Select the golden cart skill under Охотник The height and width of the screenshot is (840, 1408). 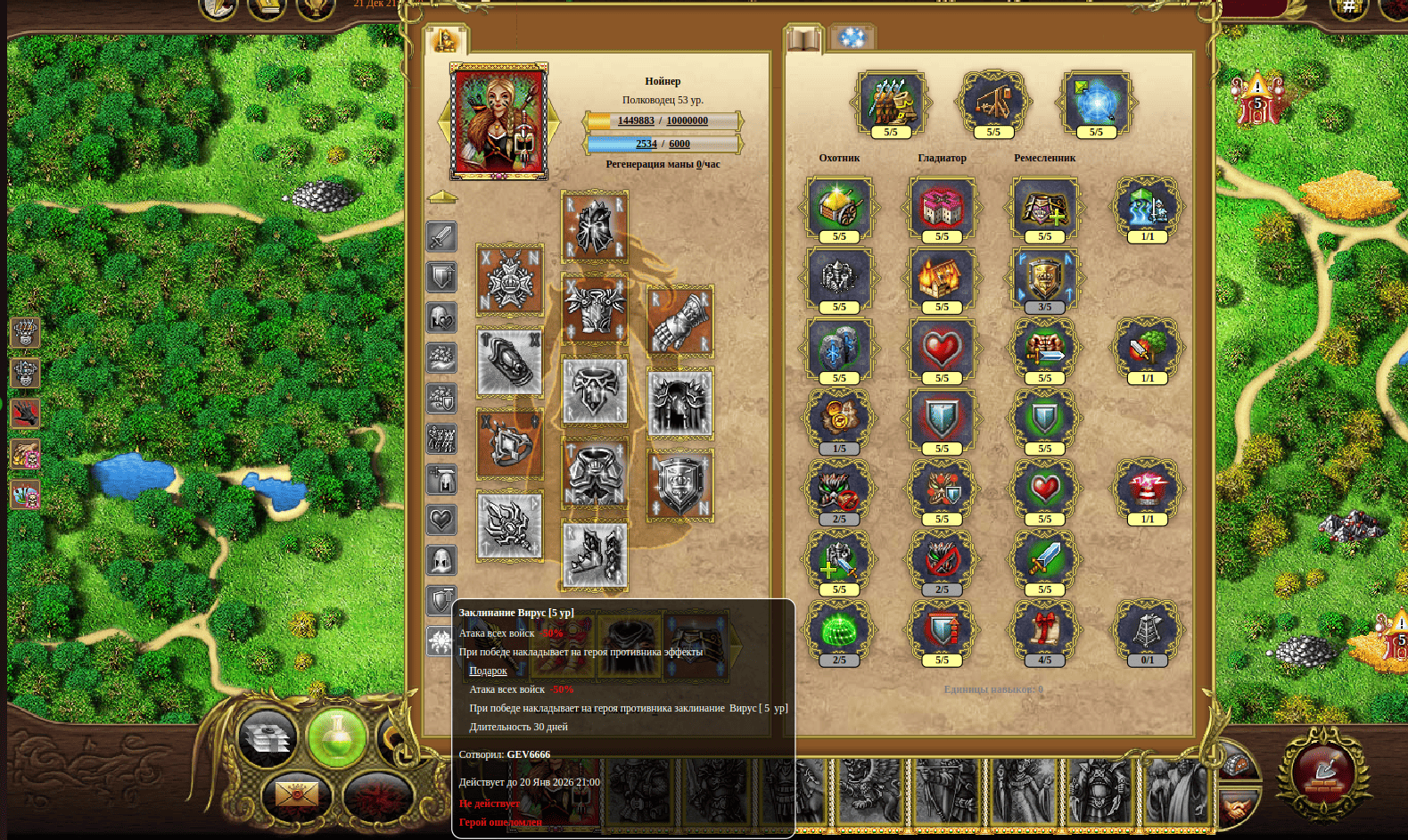click(839, 206)
